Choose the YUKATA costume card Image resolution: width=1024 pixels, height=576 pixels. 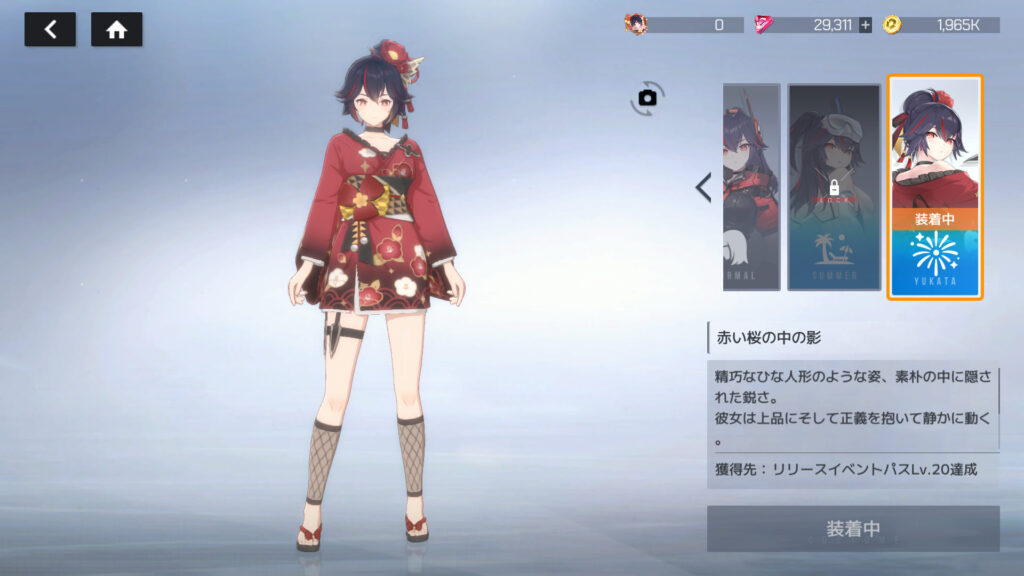pyautogui.click(x=935, y=187)
